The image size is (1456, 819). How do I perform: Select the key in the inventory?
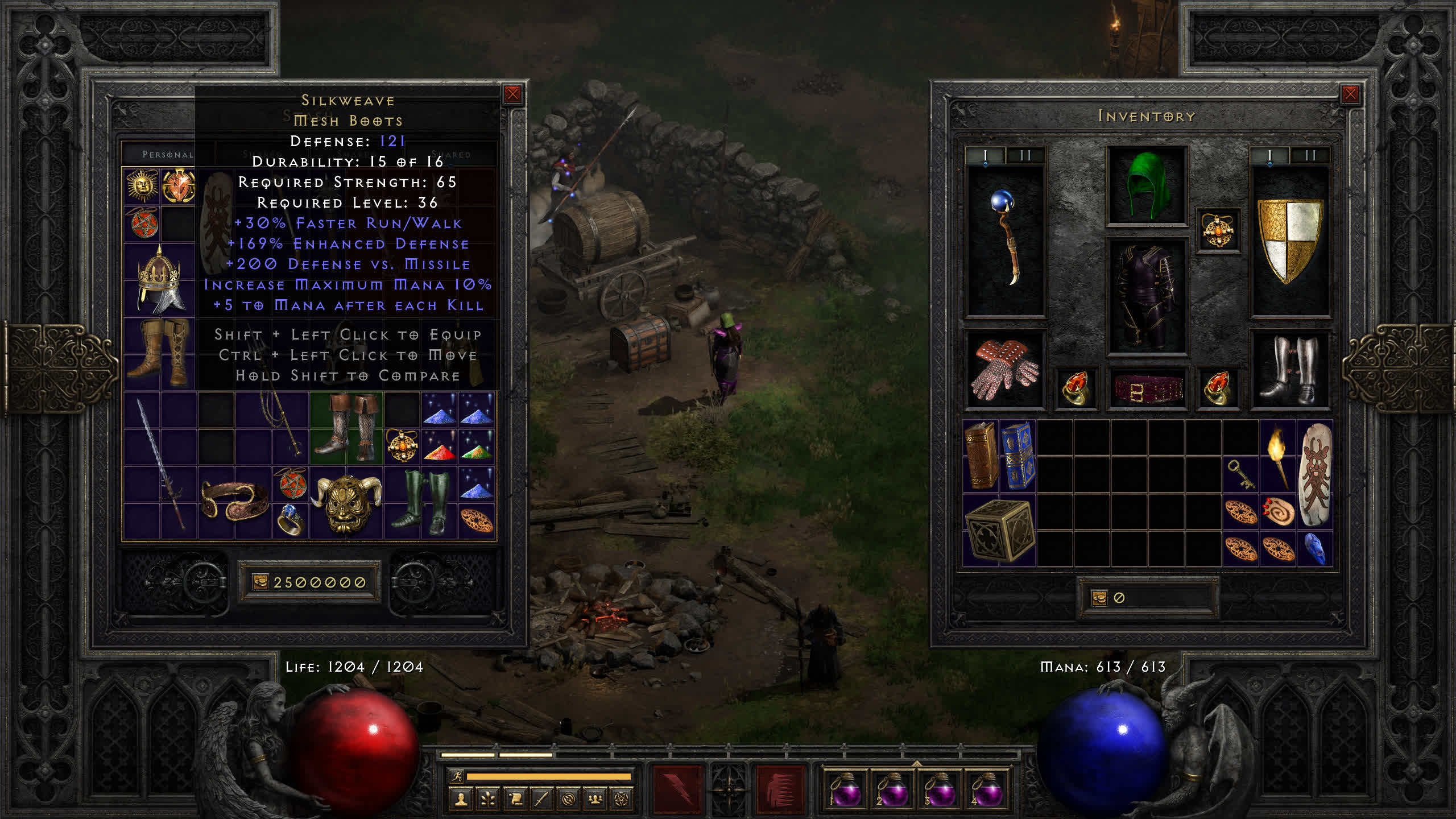(x=1240, y=474)
